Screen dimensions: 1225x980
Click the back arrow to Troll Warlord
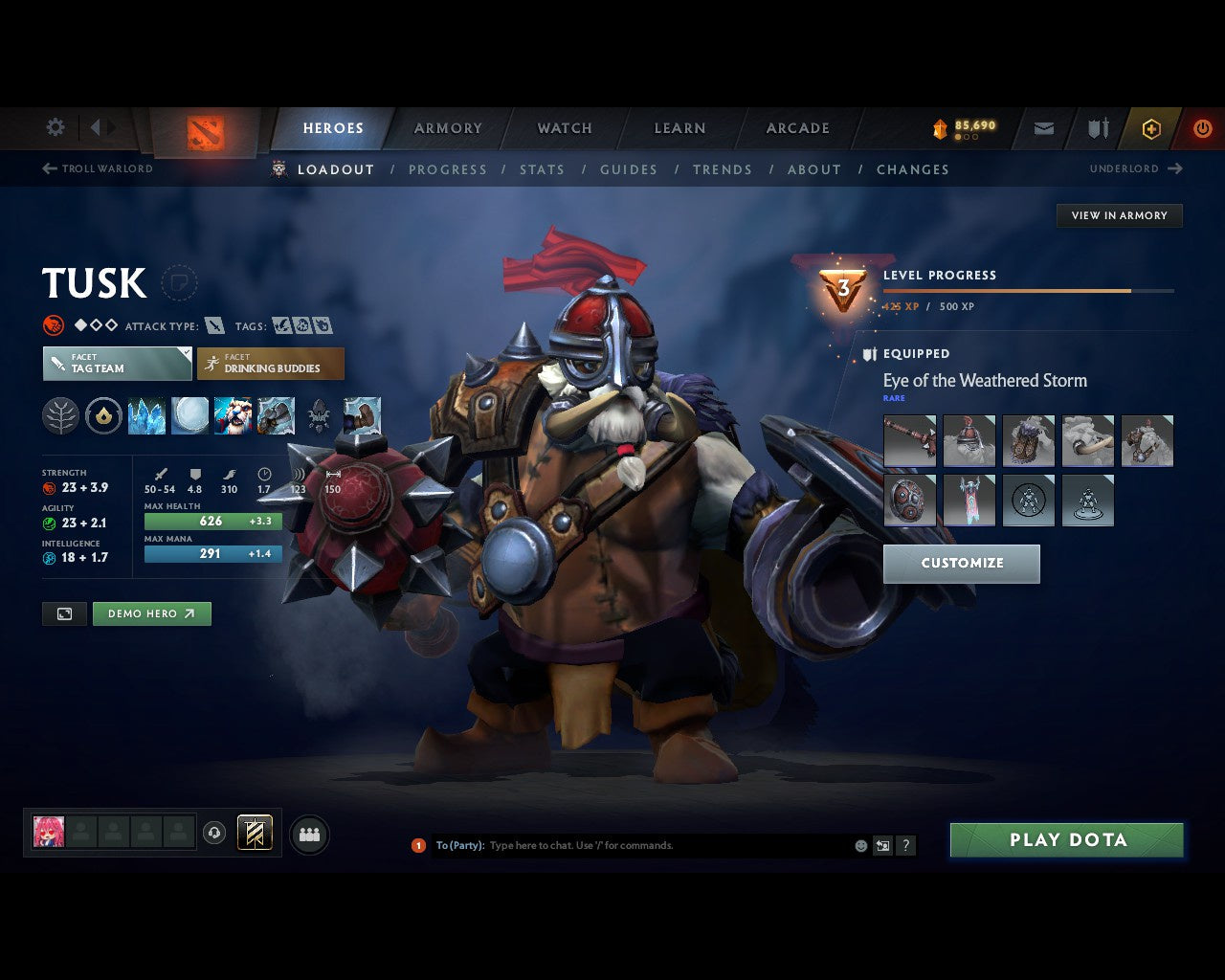pyautogui.click(x=48, y=168)
